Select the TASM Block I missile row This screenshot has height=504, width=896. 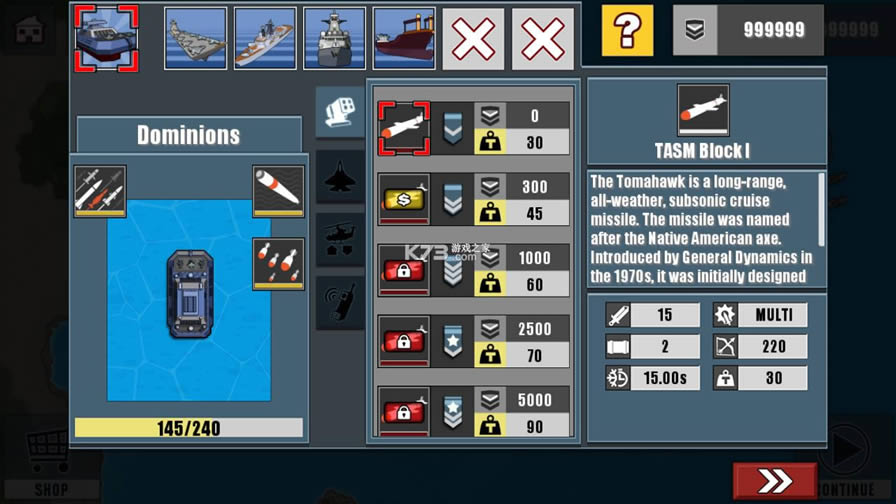404,129
